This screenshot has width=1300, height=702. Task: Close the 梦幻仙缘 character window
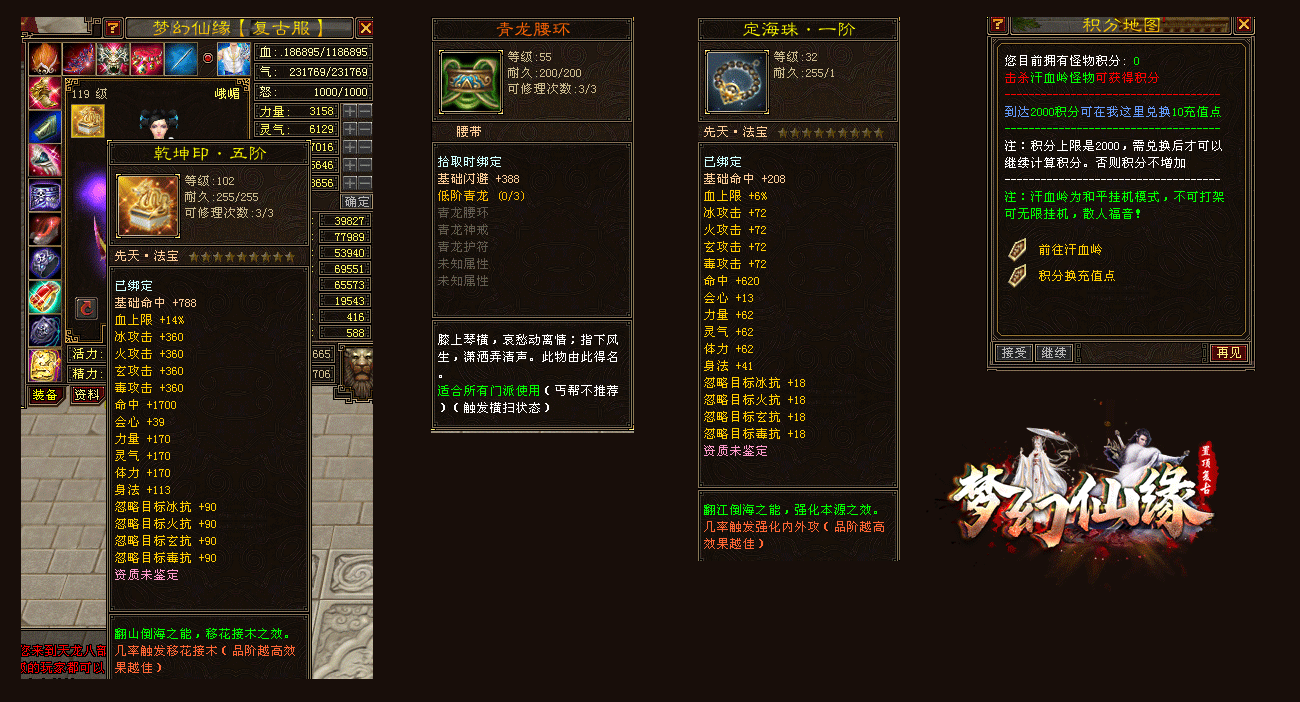[x=365, y=28]
